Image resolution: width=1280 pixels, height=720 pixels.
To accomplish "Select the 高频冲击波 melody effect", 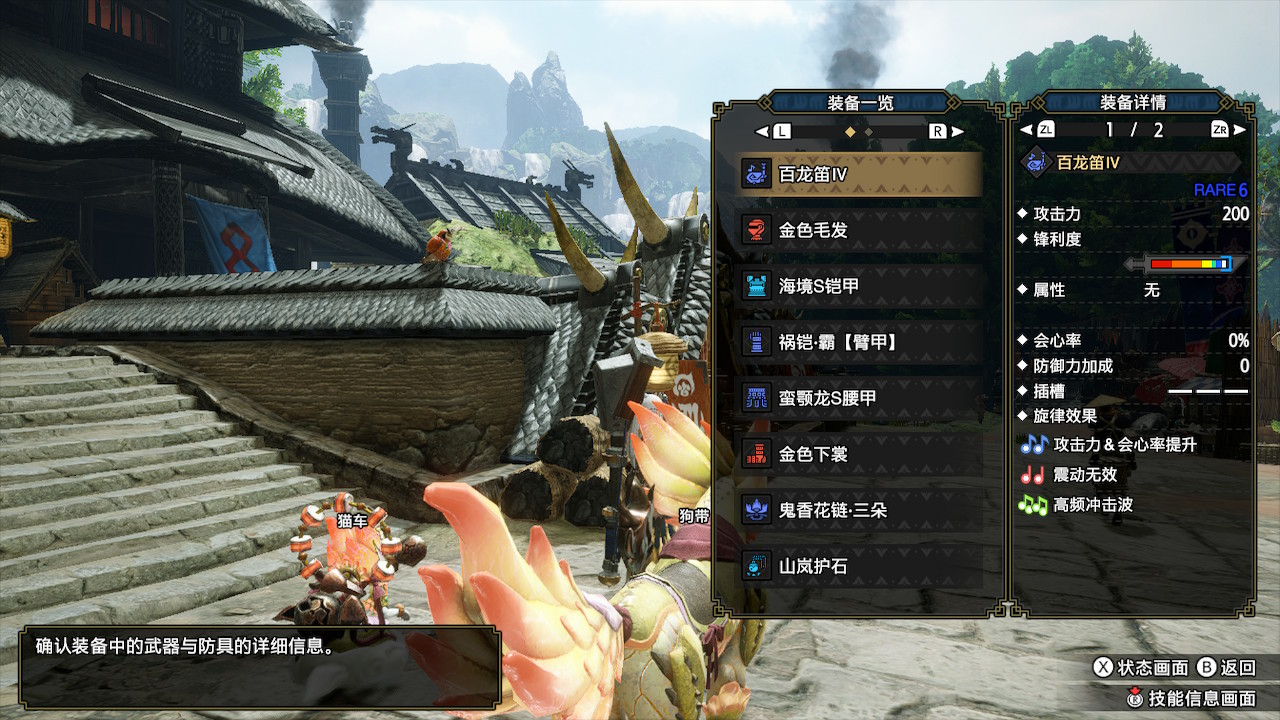I will (x=1092, y=505).
